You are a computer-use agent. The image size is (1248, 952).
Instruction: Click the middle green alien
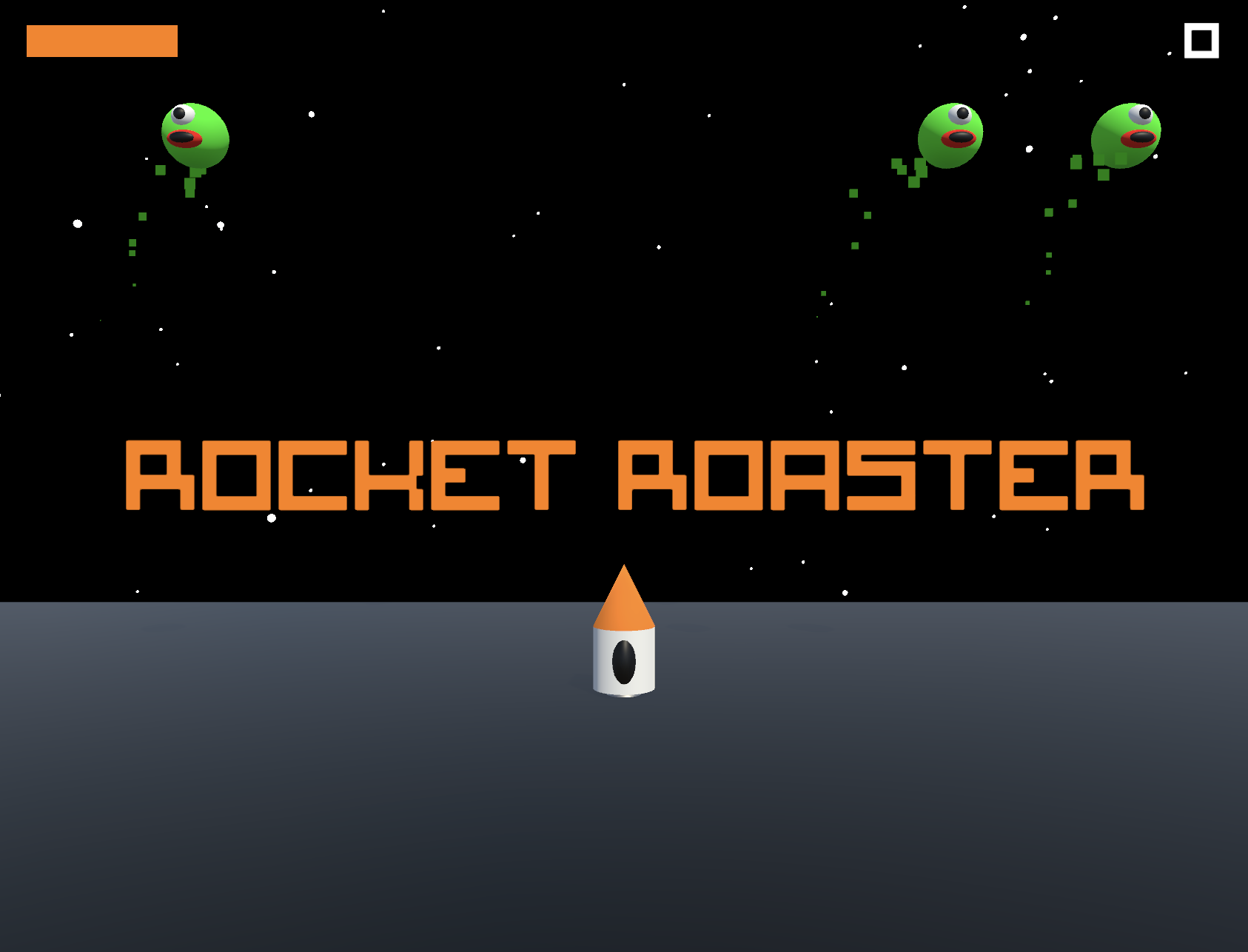[x=950, y=135]
